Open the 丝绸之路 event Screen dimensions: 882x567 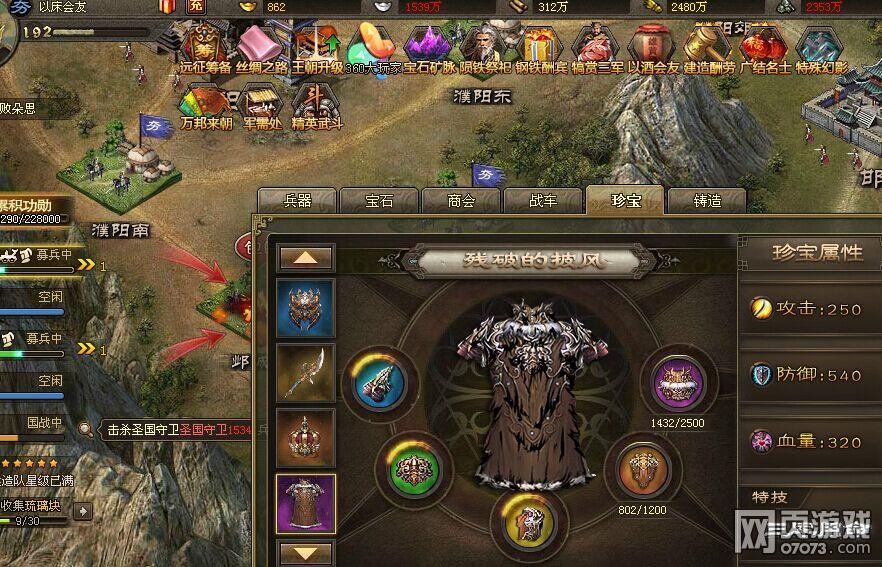coord(262,48)
